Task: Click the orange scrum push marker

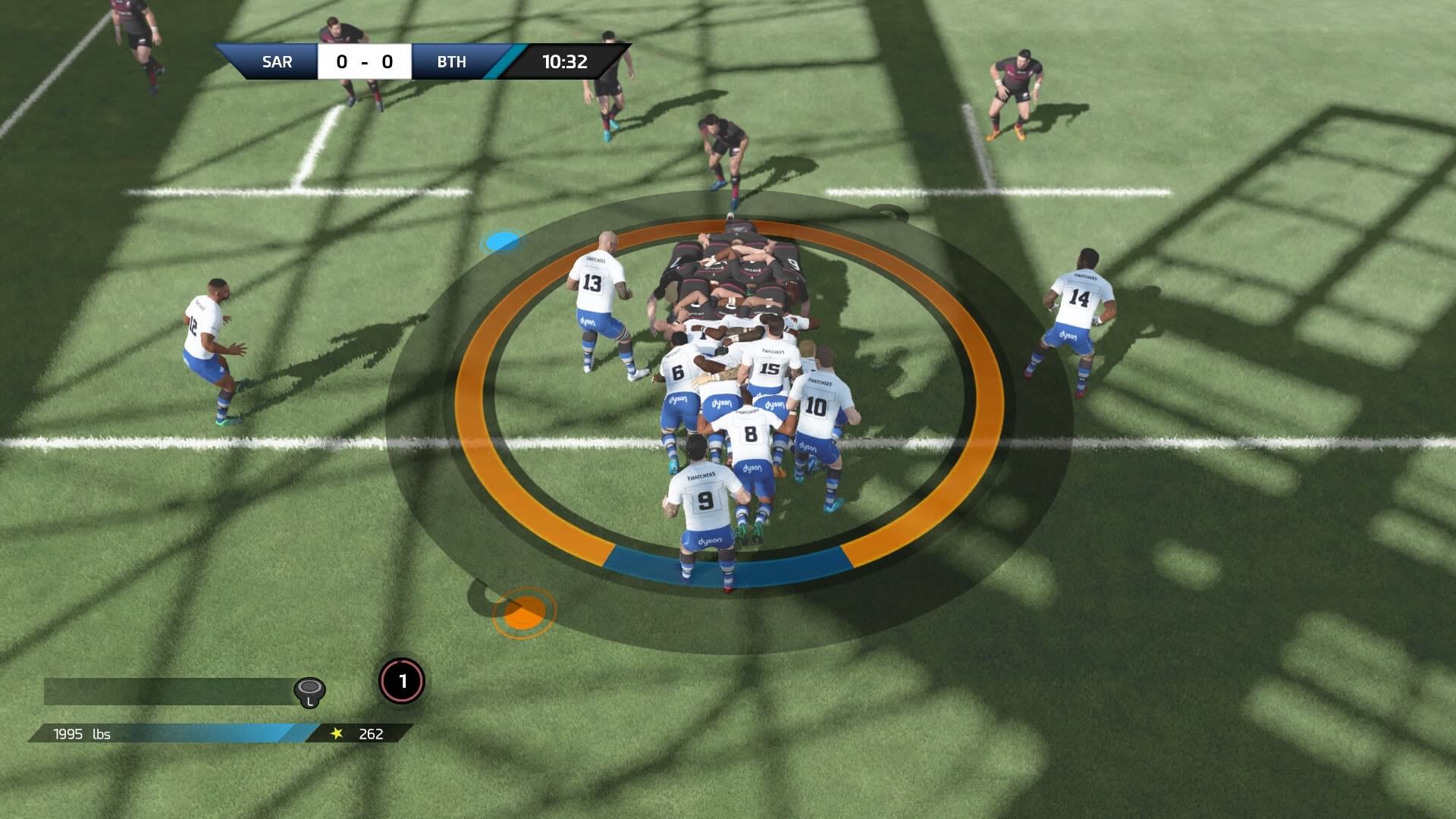Action: (x=525, y=610)
